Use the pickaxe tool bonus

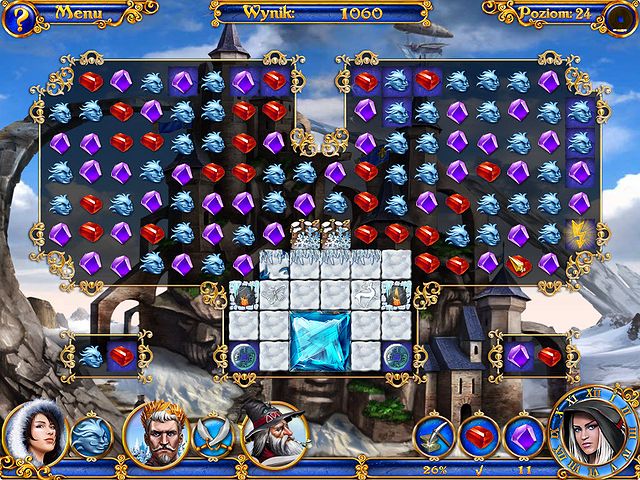(435, 437)
